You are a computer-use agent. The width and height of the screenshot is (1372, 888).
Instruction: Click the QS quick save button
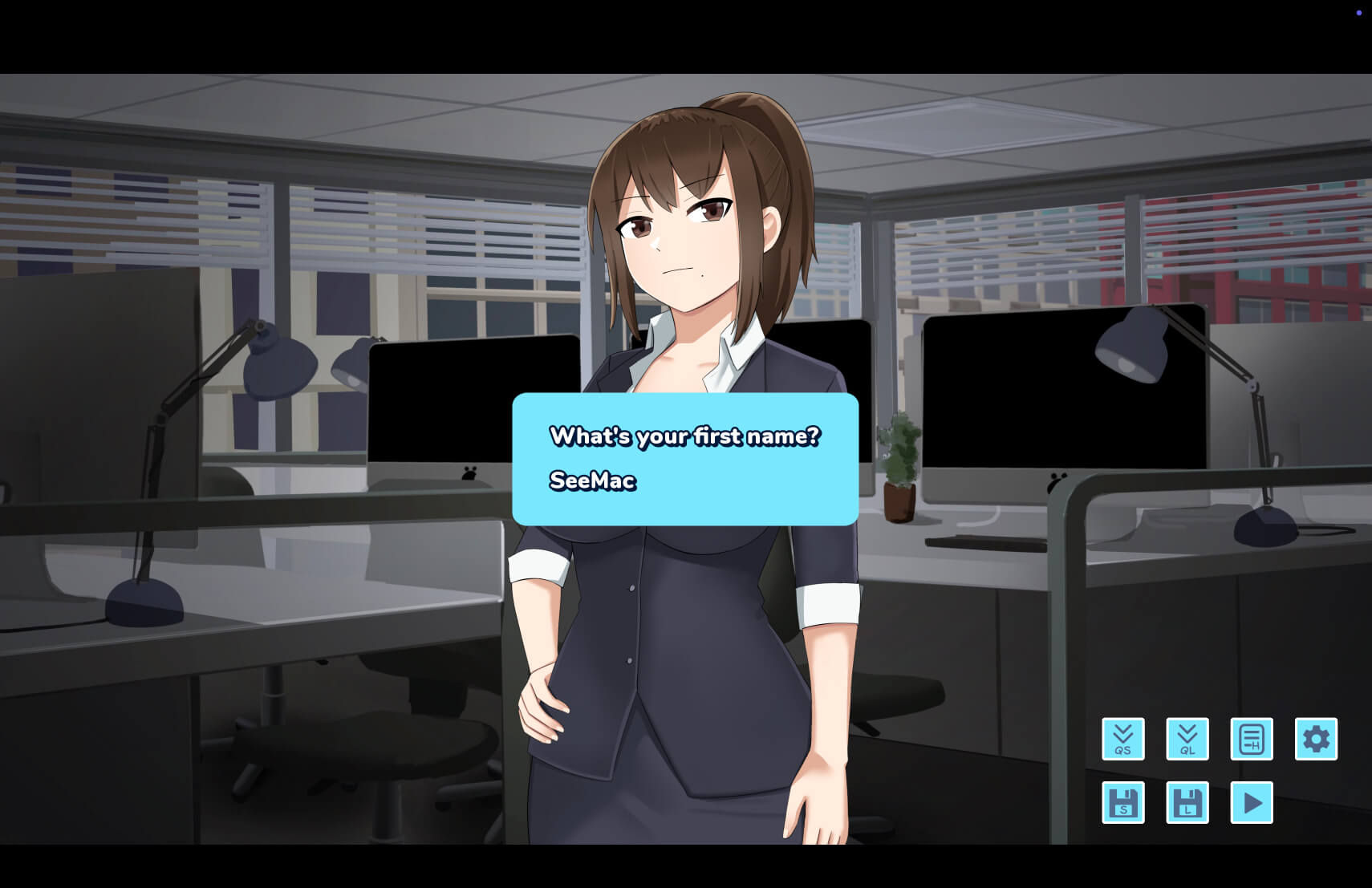pyautogui.click(x=1122, y=739)
